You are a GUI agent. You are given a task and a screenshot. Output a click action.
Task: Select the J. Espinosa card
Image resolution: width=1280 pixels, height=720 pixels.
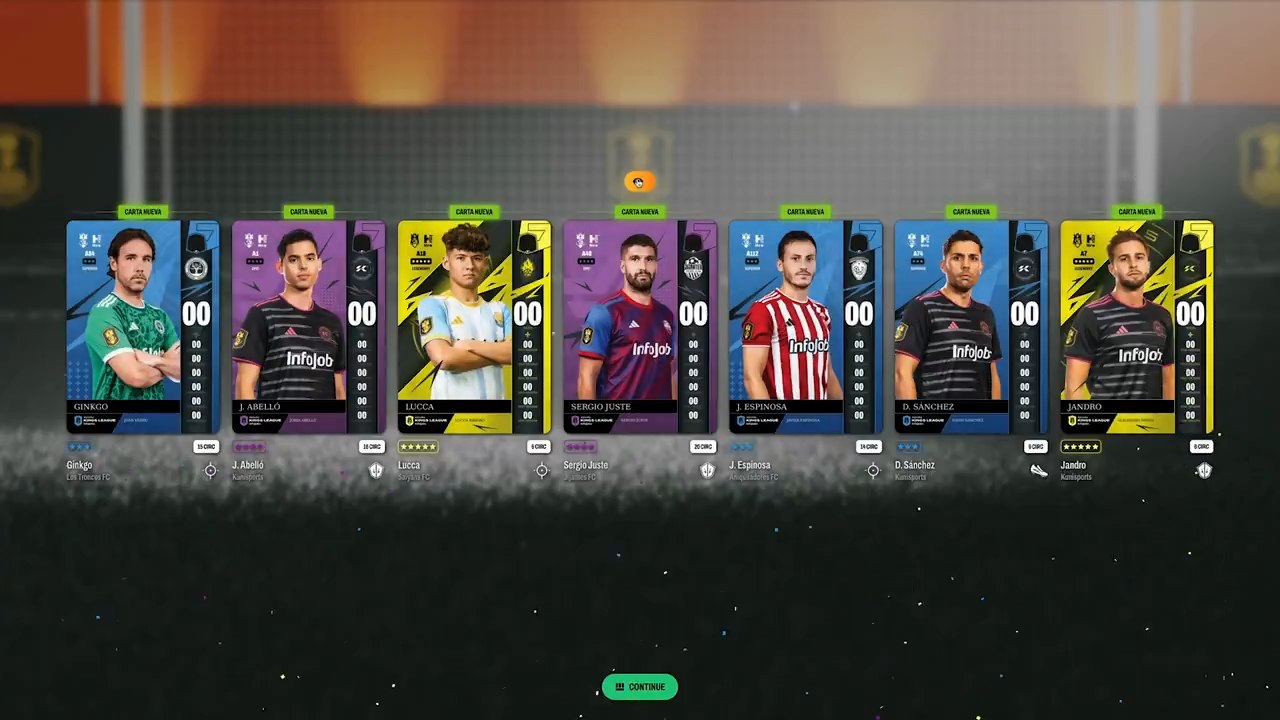tap(806, 327)
